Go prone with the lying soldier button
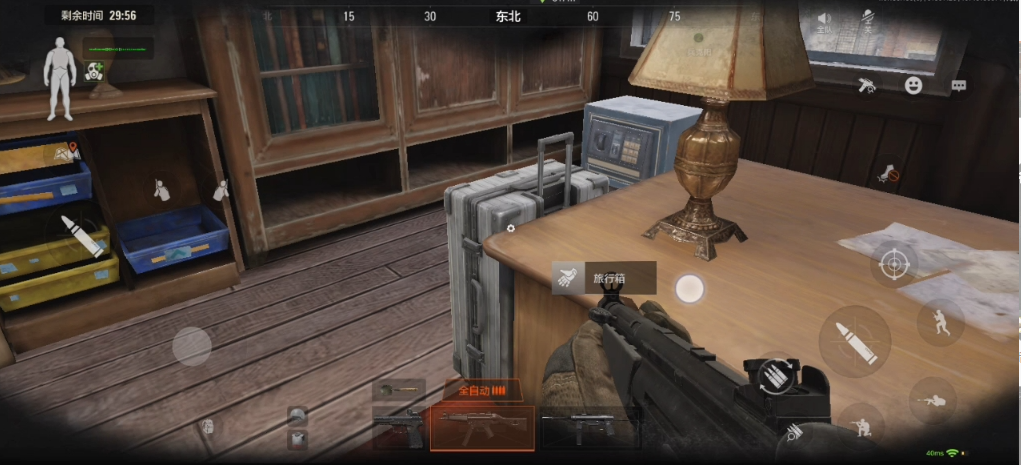 932,400
